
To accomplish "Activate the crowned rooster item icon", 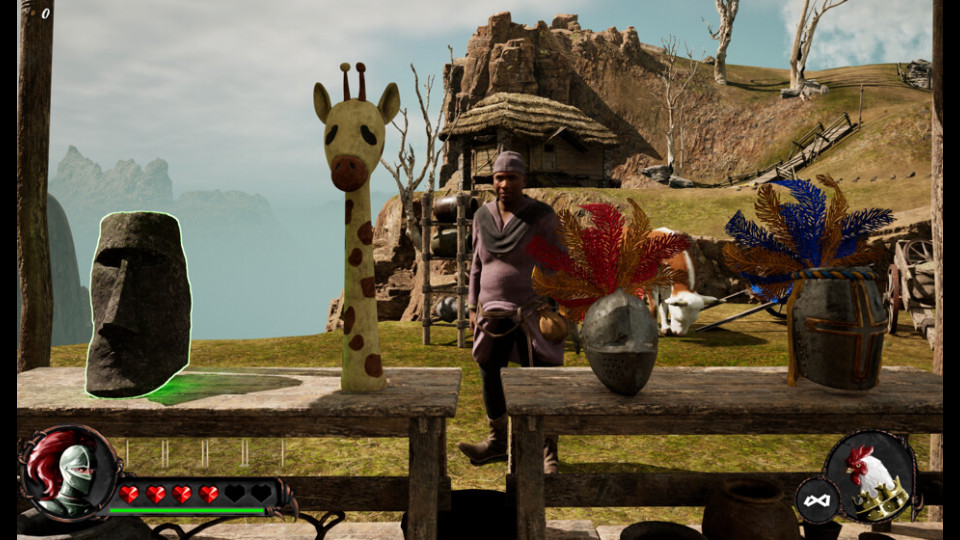I will (x=871, y=478).
